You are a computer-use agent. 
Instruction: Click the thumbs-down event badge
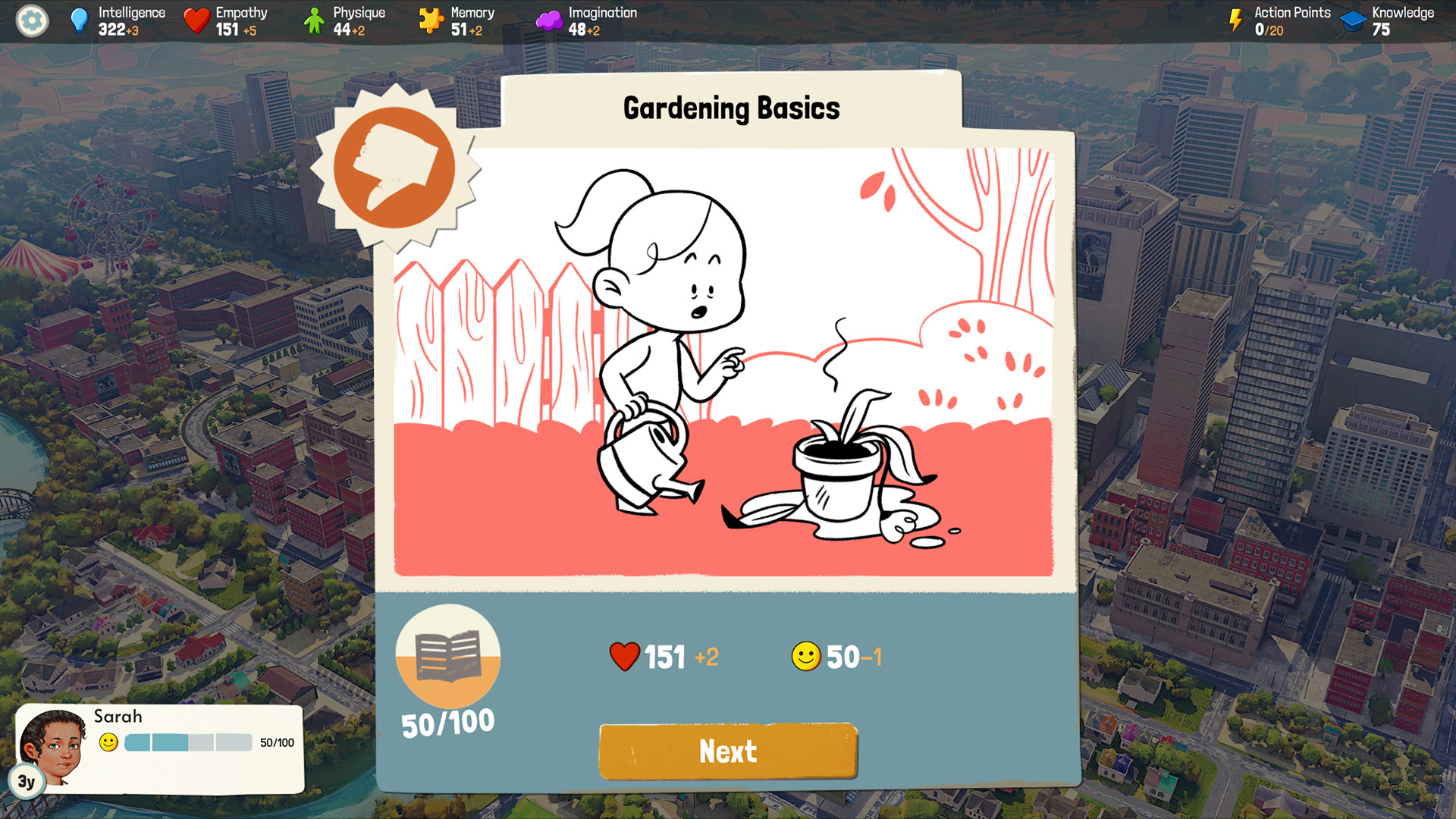coord(394,168)
